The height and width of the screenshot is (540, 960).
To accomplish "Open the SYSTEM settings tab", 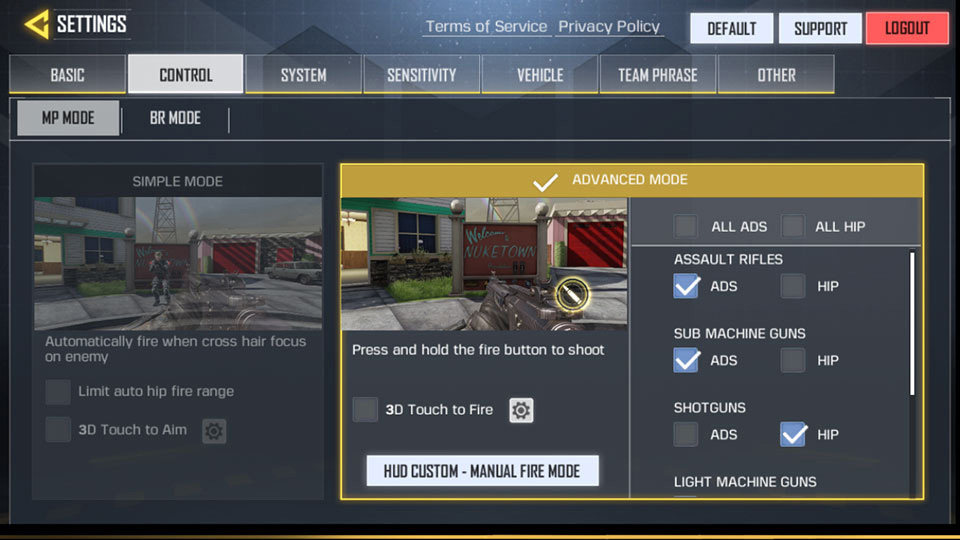I will pos(303,75).
